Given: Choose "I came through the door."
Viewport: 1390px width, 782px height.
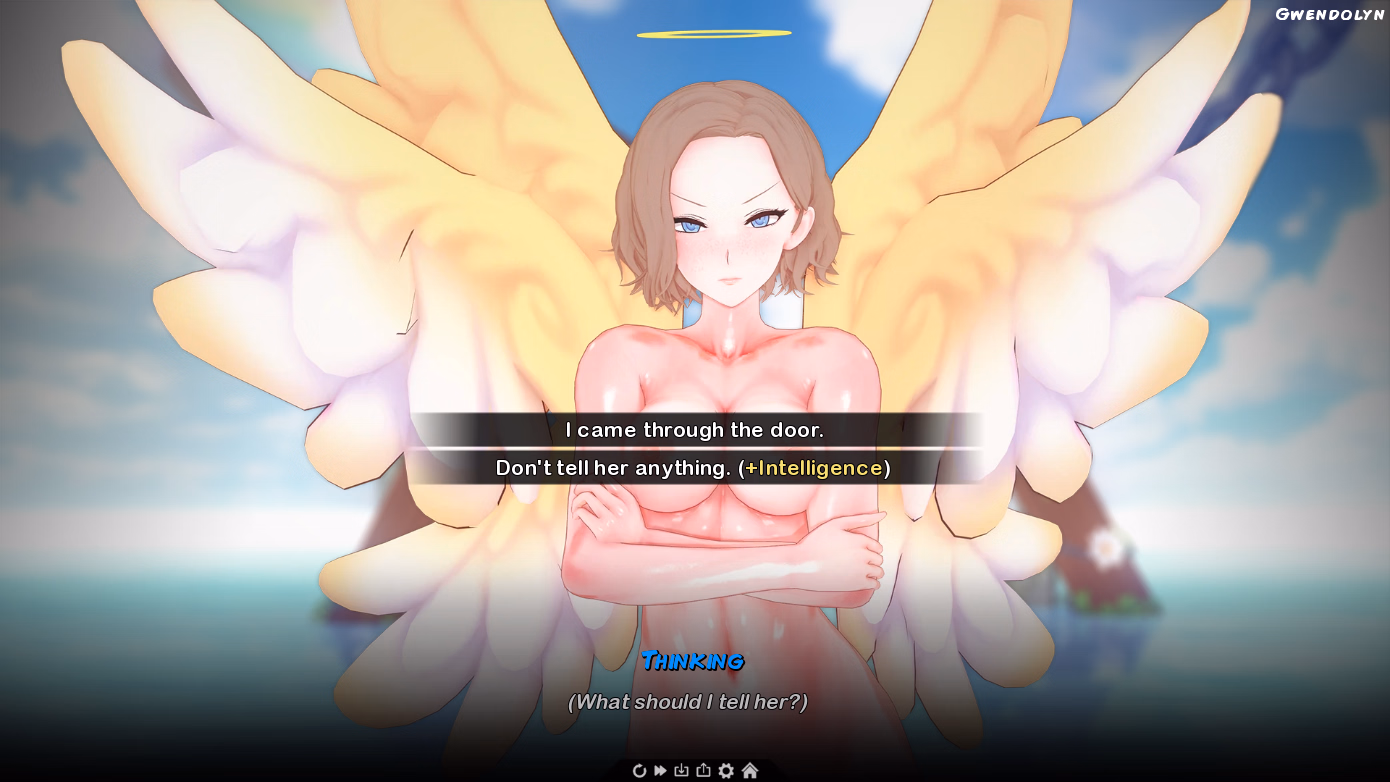Looking at the screenshot, I should pos(694,429).
